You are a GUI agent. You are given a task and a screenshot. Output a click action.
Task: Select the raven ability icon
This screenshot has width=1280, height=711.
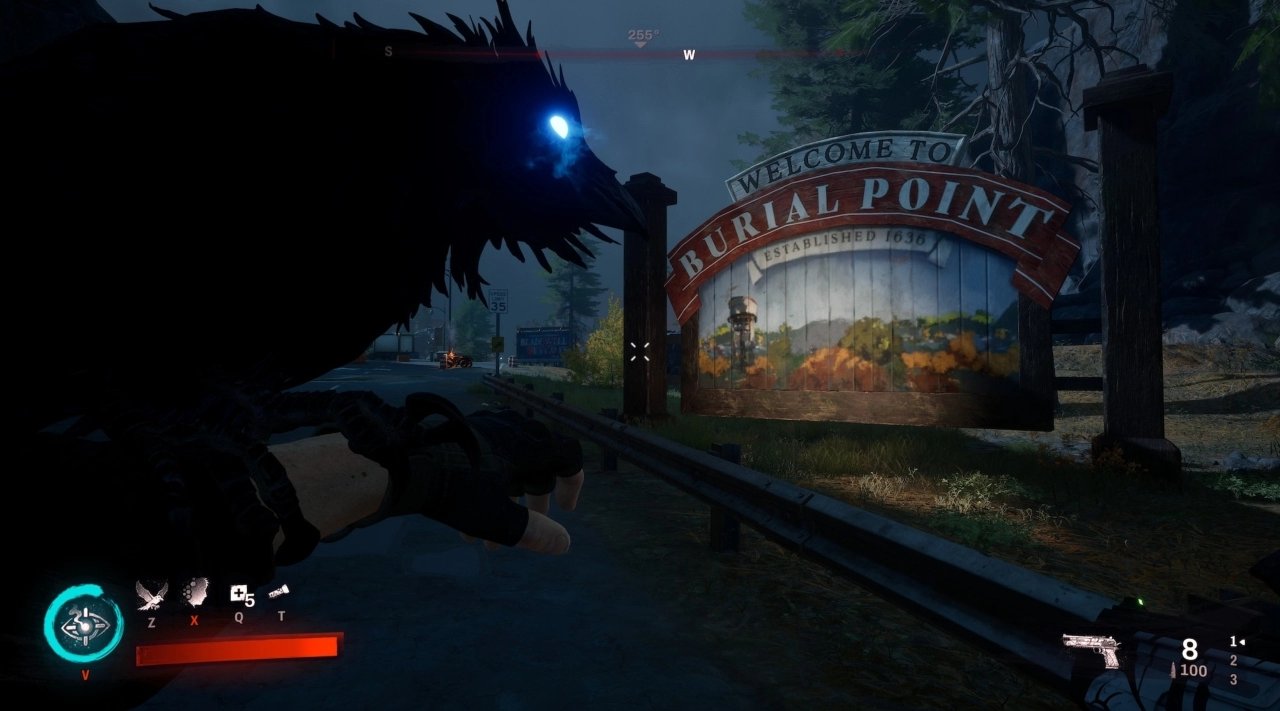click(x=151, y=595)
